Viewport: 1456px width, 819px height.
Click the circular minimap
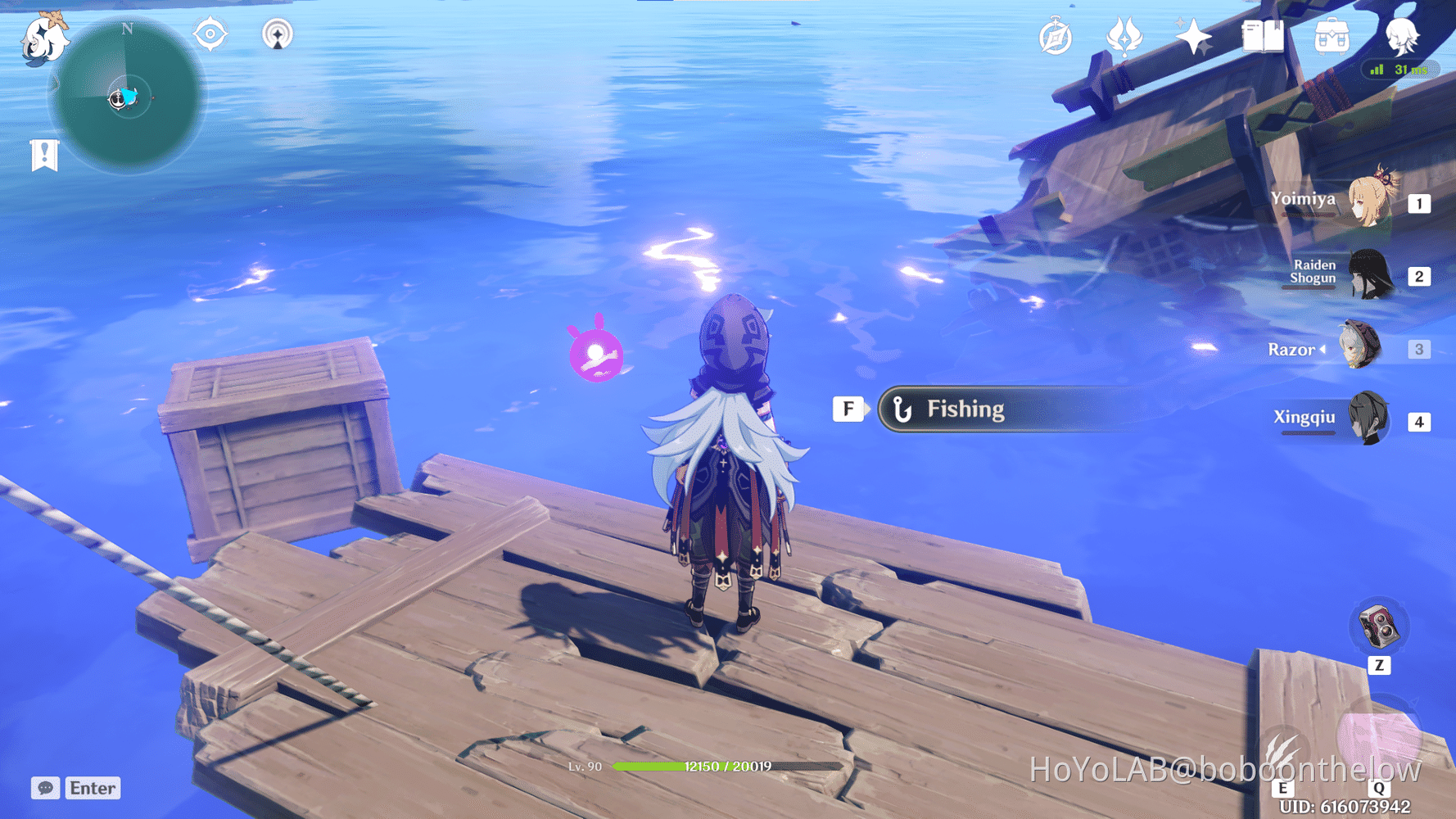[127, 98]
